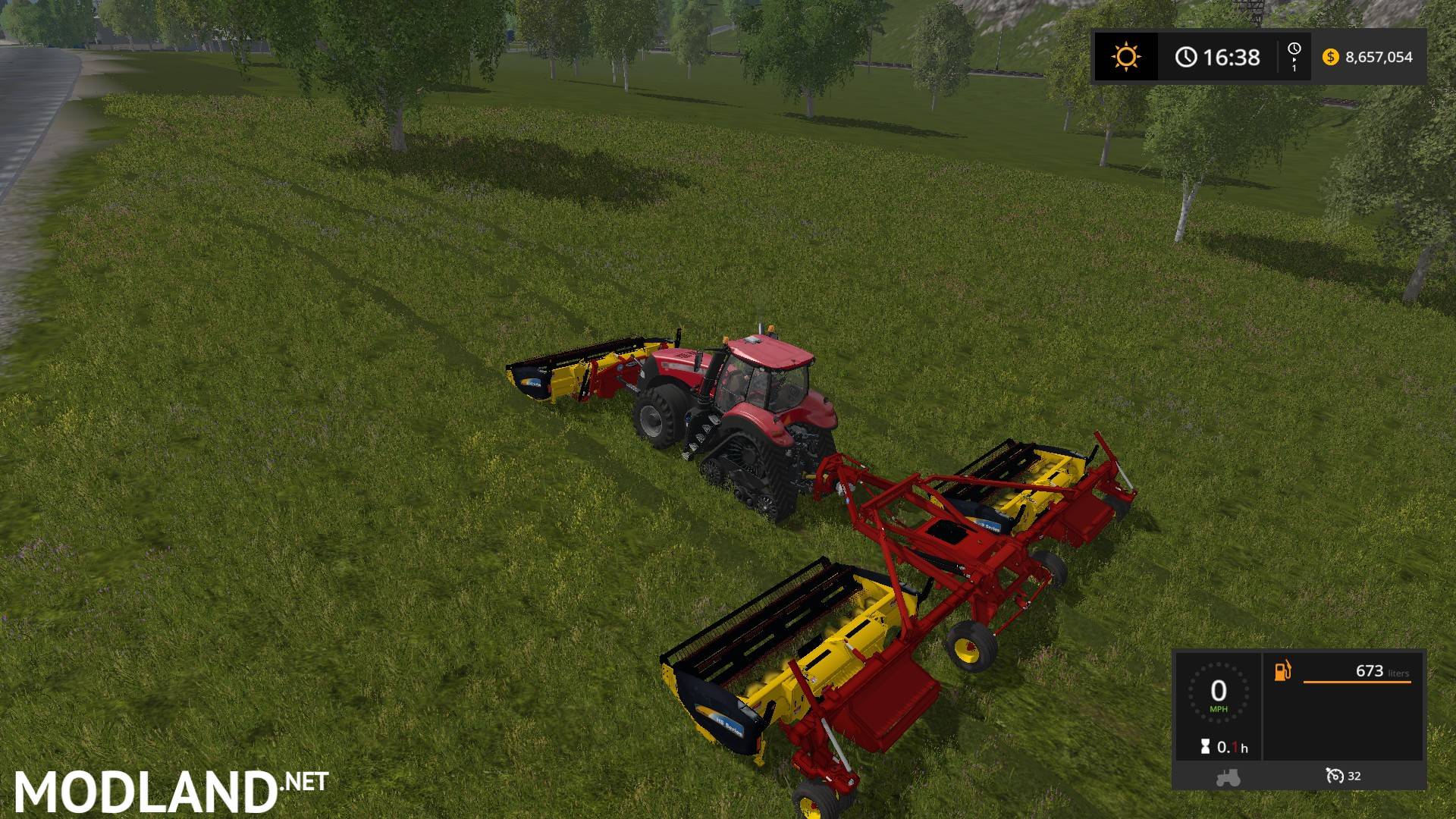Select the time scale clock icon

point(1294,49)
